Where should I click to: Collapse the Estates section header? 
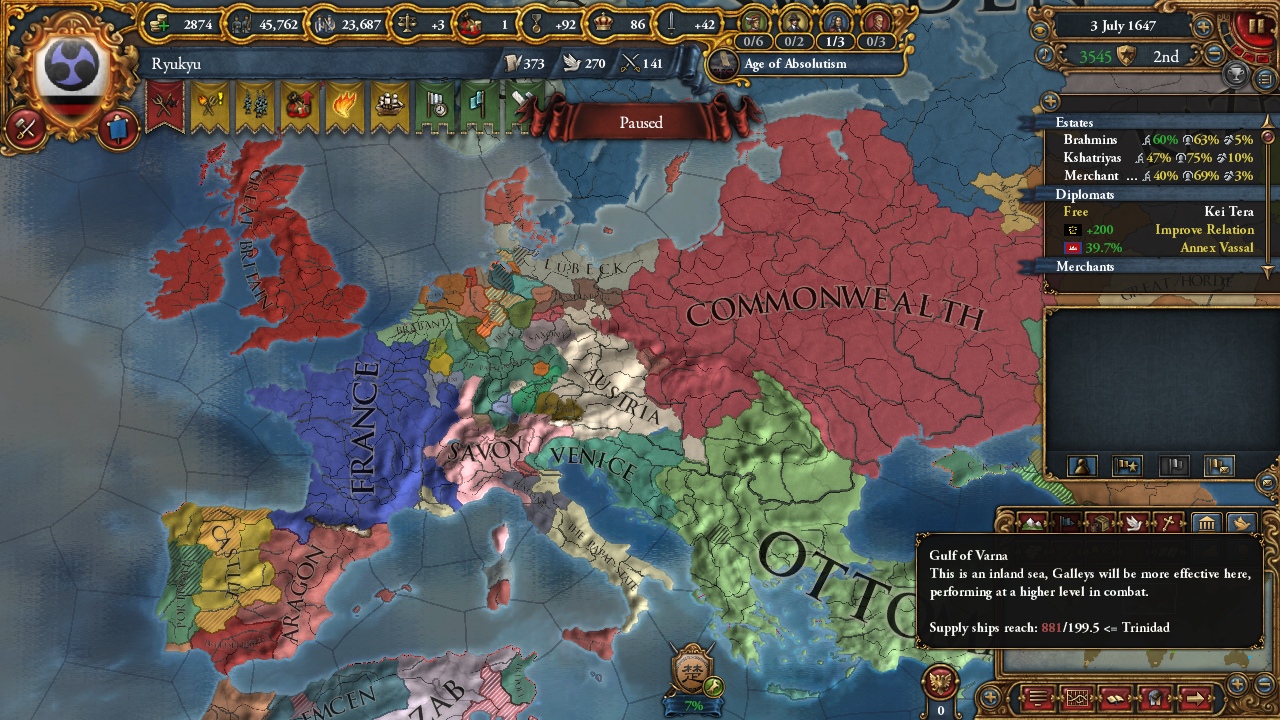click(1073, 122)
